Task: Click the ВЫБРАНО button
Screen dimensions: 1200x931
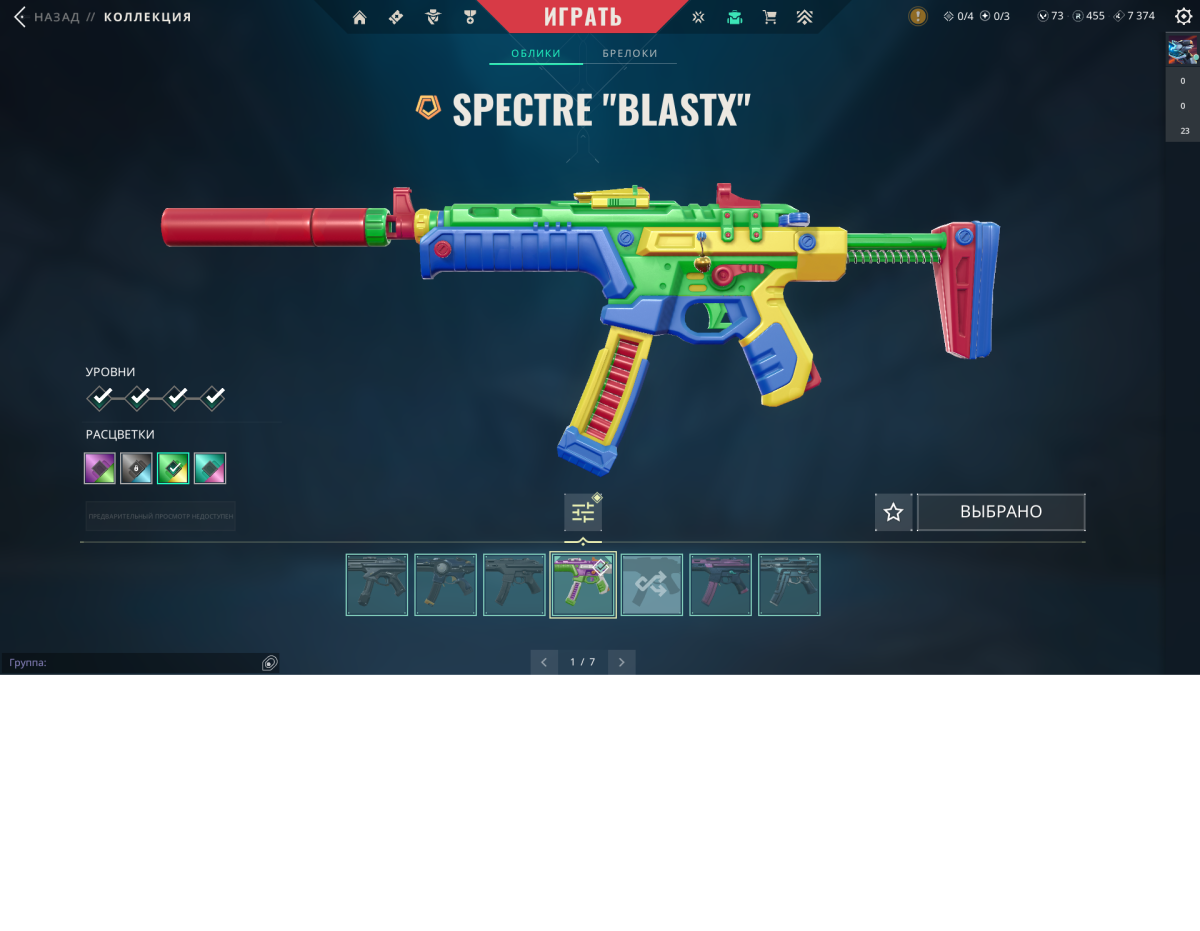Action: tap(1001, 512)
